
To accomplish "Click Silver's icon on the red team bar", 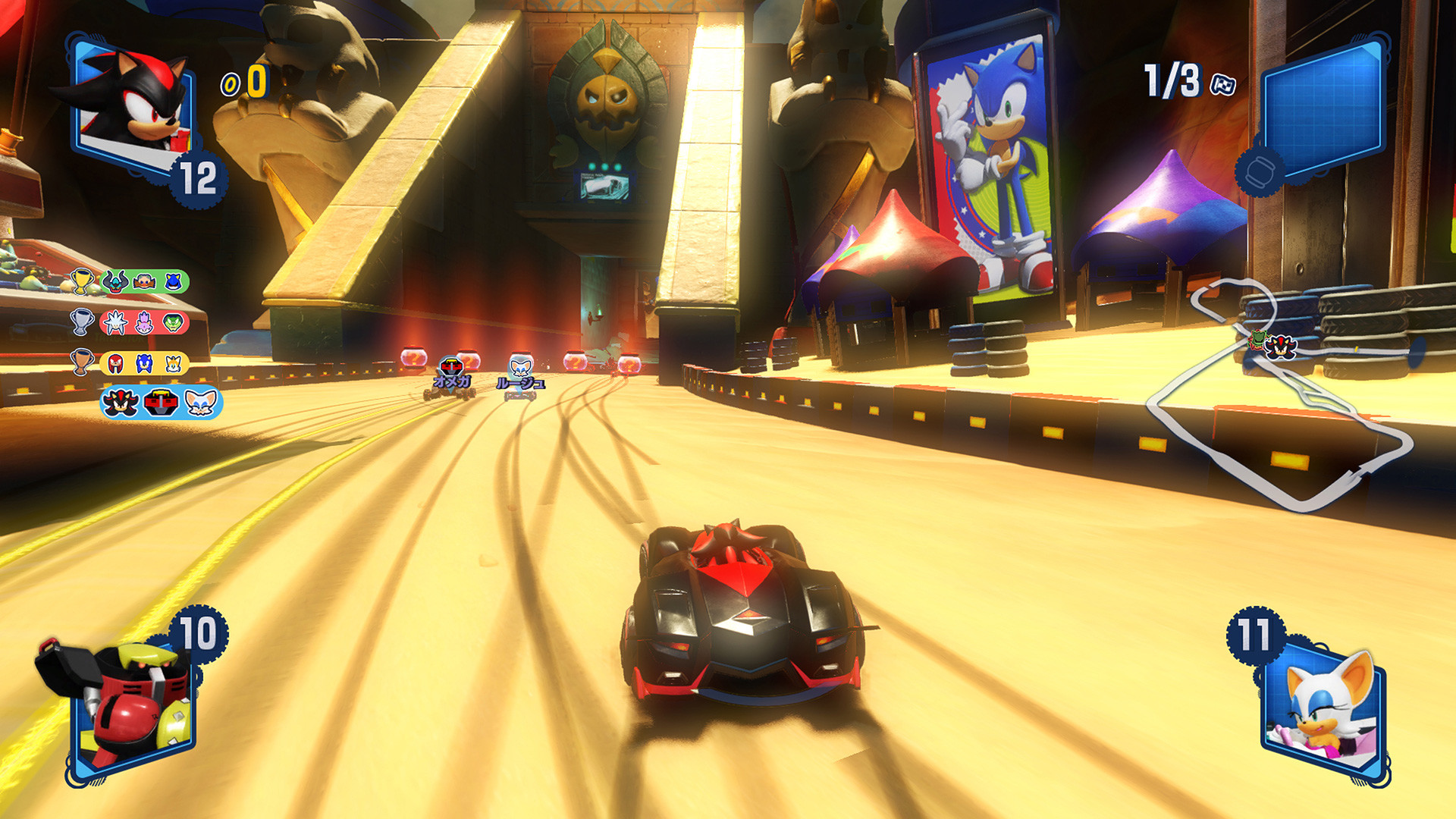I will point(116,322).
